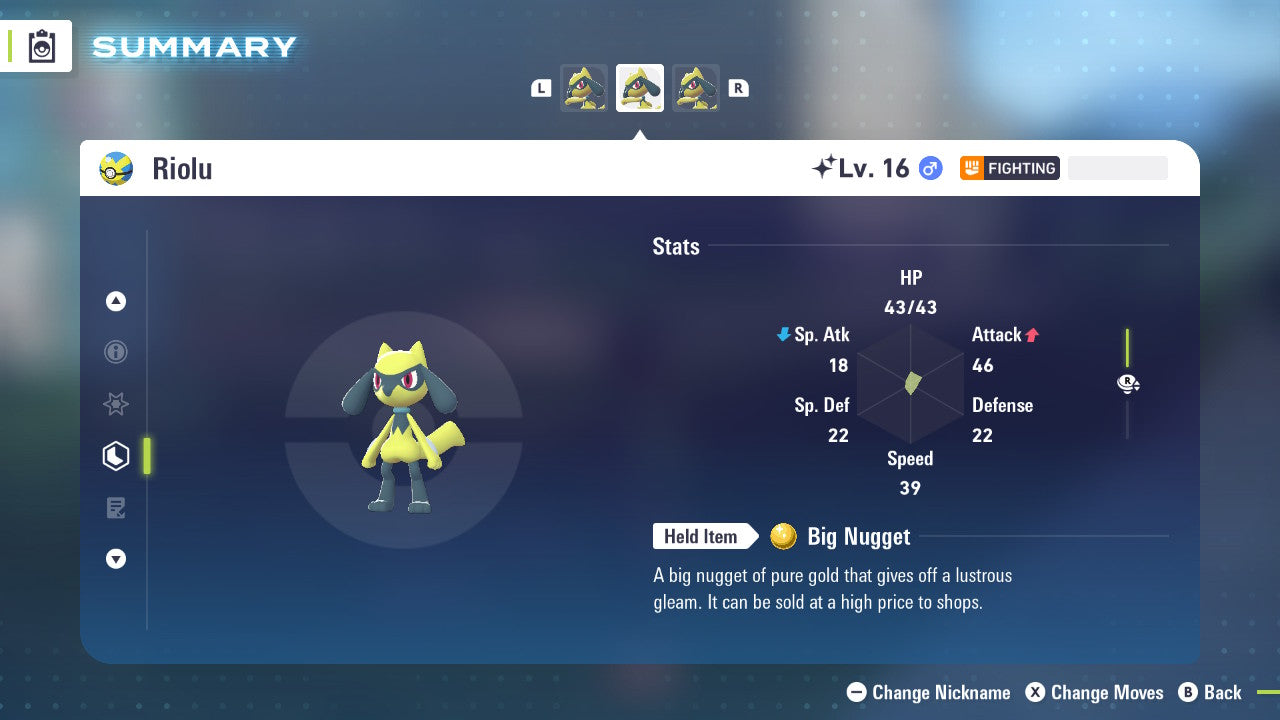Viewport: 1280px width, 720px height.
Task: Click the FIGHTING type badge
Action: click(1009, 168)
